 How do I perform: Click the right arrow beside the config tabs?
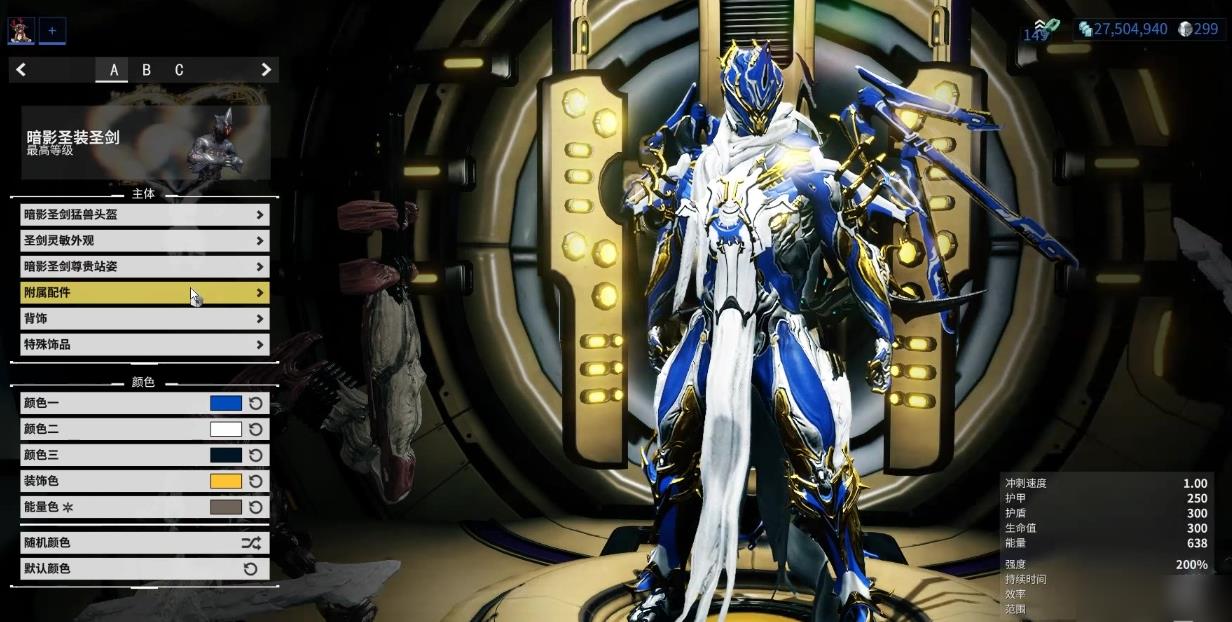tap(266, 70)
